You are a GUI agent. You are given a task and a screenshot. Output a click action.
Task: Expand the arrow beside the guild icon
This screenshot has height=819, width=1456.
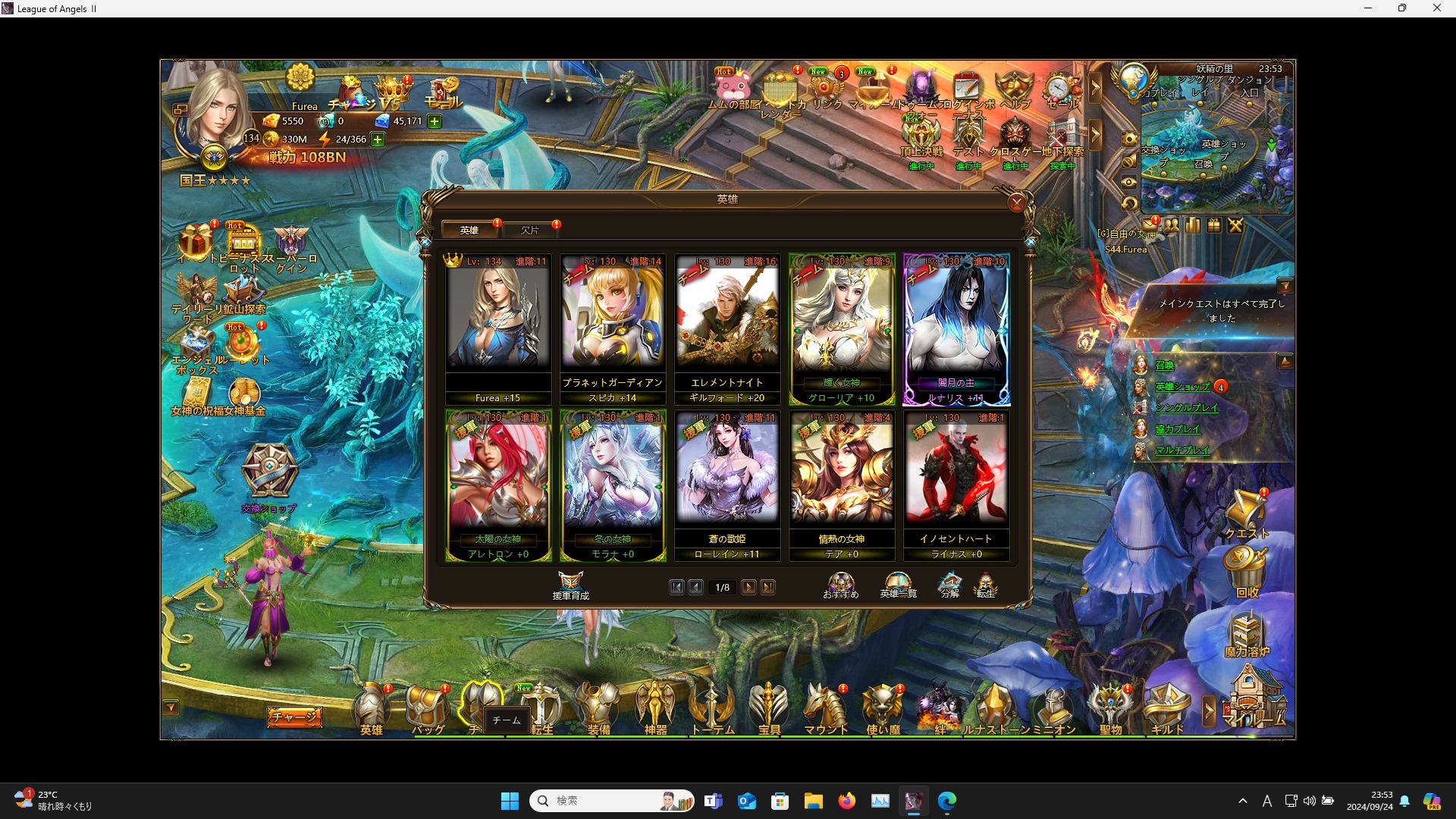pyautogui.click(x=1207, y=710)
